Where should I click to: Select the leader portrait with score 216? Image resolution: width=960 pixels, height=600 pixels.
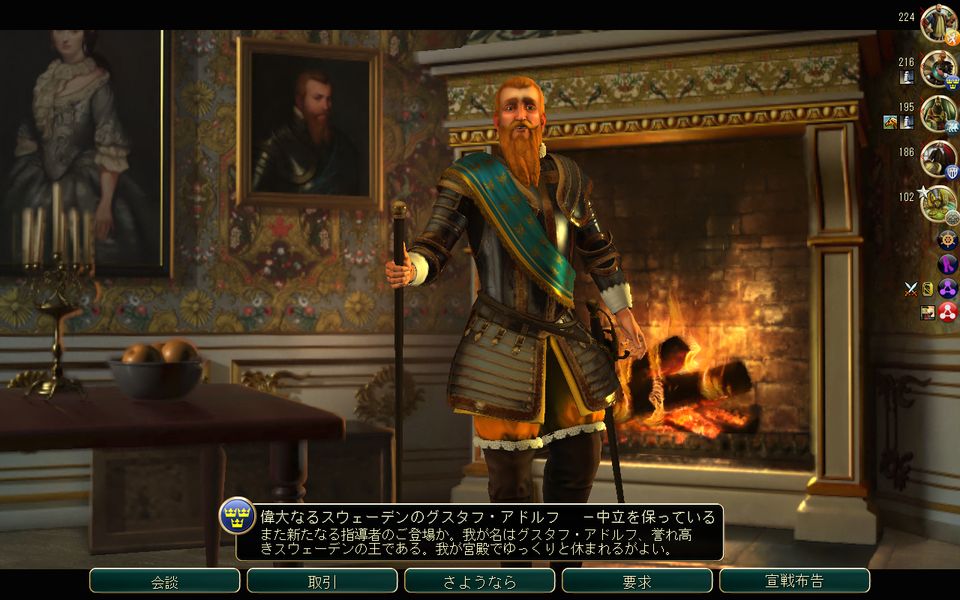pyautogui.click(x=938, y=68)
